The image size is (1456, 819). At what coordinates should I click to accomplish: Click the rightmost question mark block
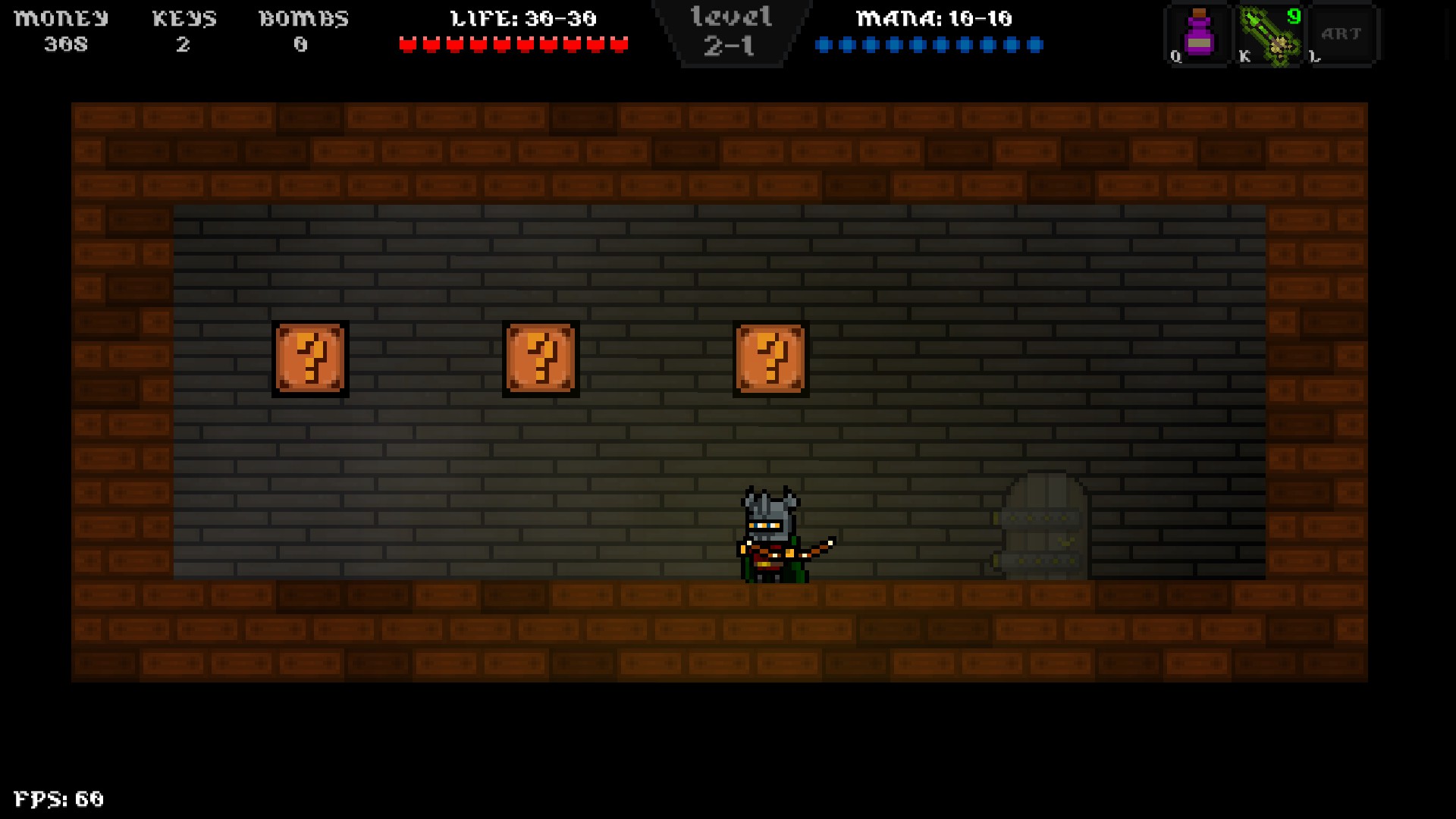tap(770, 358)
